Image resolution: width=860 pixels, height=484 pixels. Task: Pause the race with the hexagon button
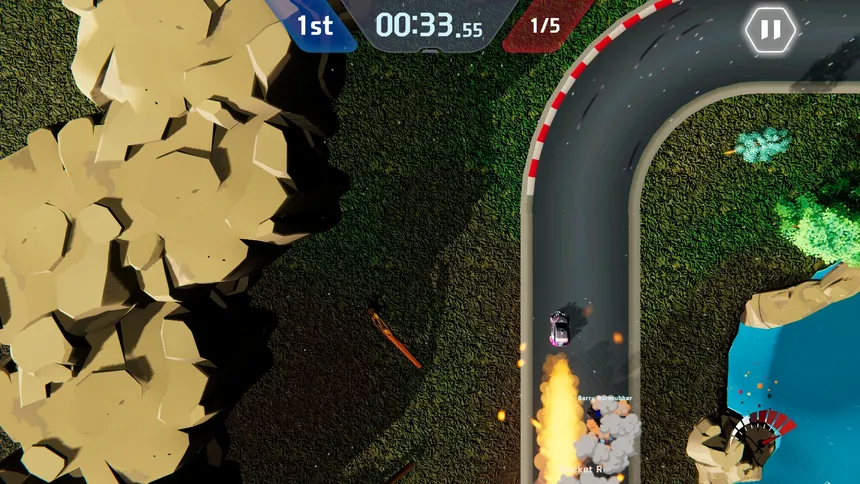coord(770,30)
